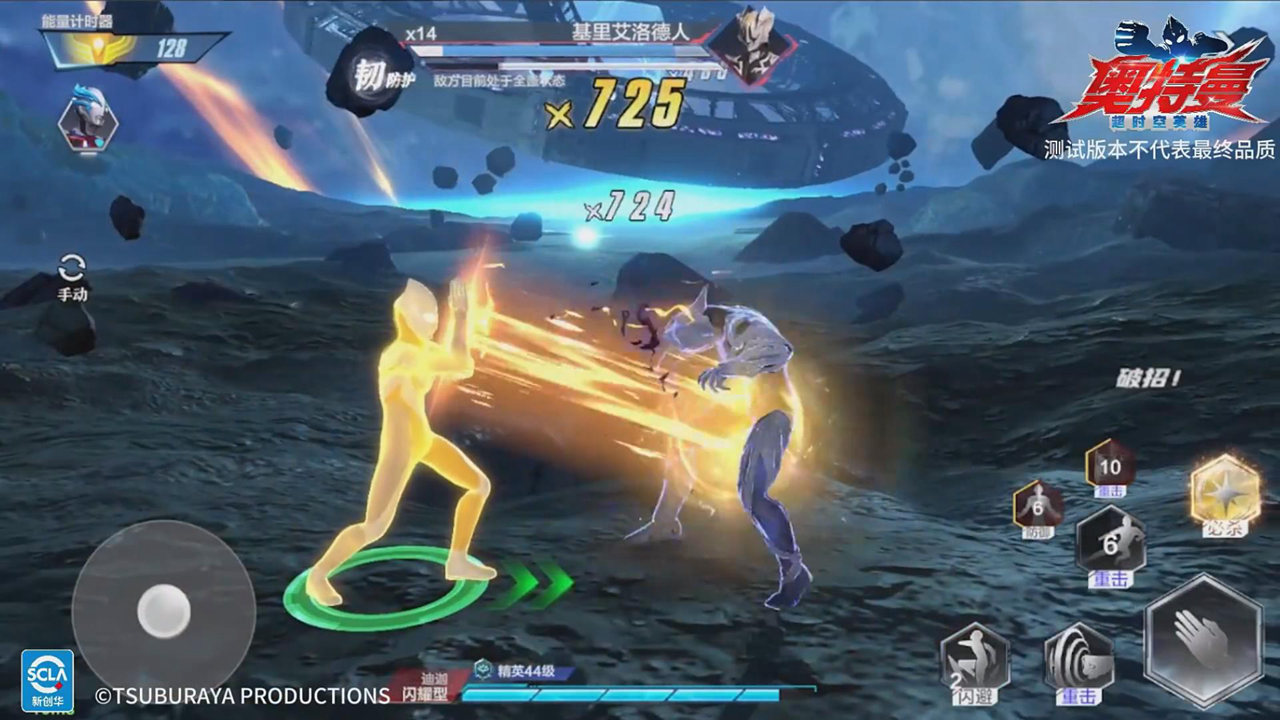
Task: Trigger the shockwave punch 重击 skill
Action: [1079, 659]
